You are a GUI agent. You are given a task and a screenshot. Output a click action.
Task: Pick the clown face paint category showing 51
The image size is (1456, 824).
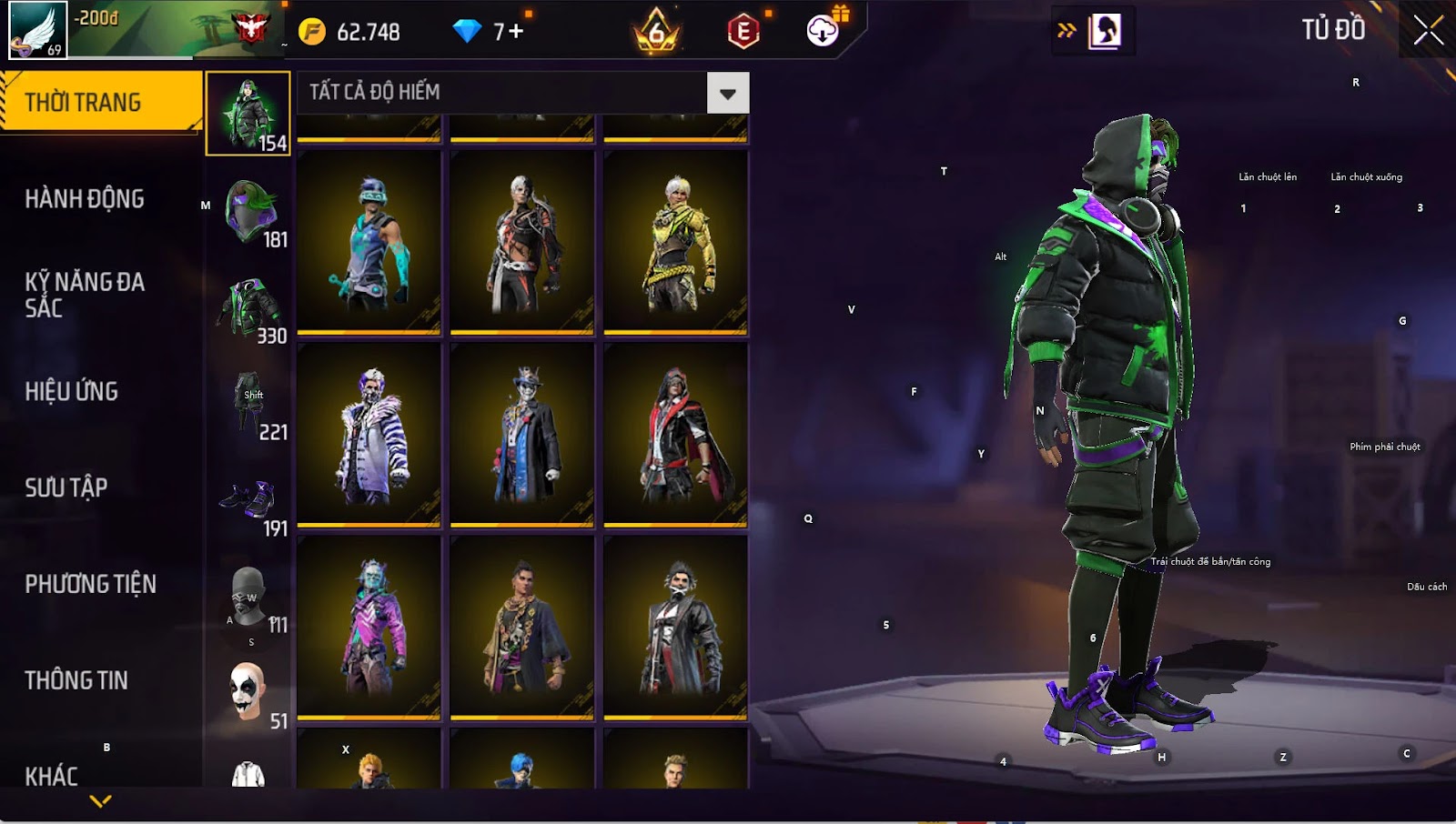(248, 693)
